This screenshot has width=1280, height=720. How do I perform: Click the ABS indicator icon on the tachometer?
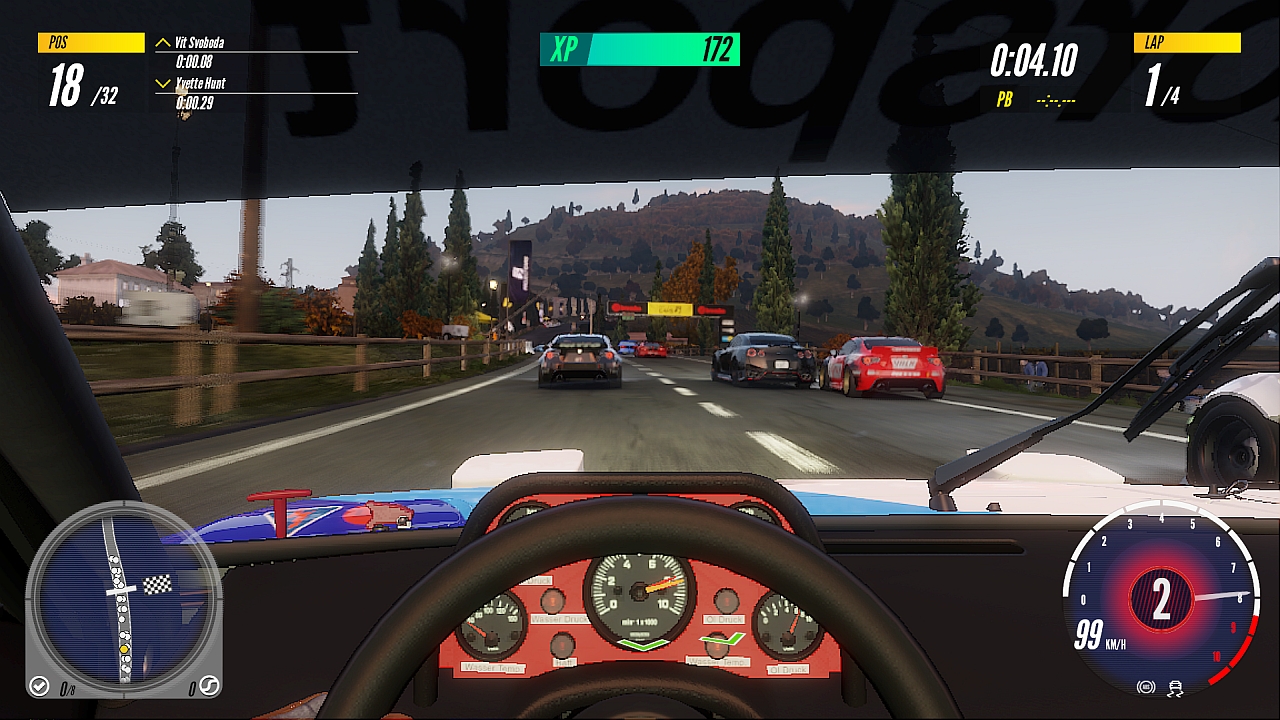point(1146,687)
